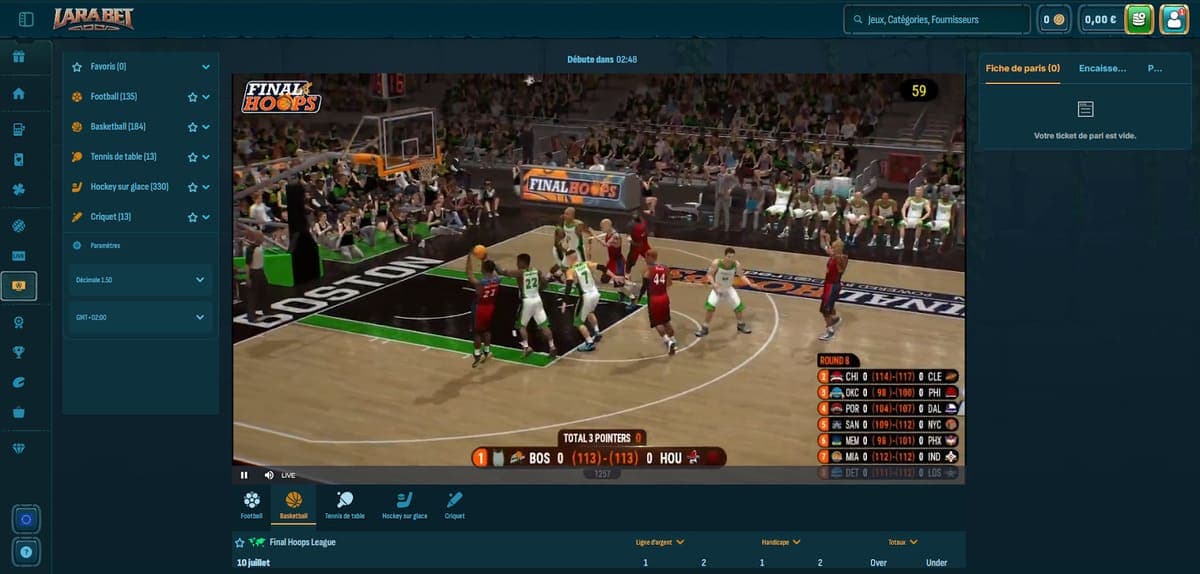Open the user profile icon
Viewport: 1200px width, 574px height.
(x=1174, y=19)
